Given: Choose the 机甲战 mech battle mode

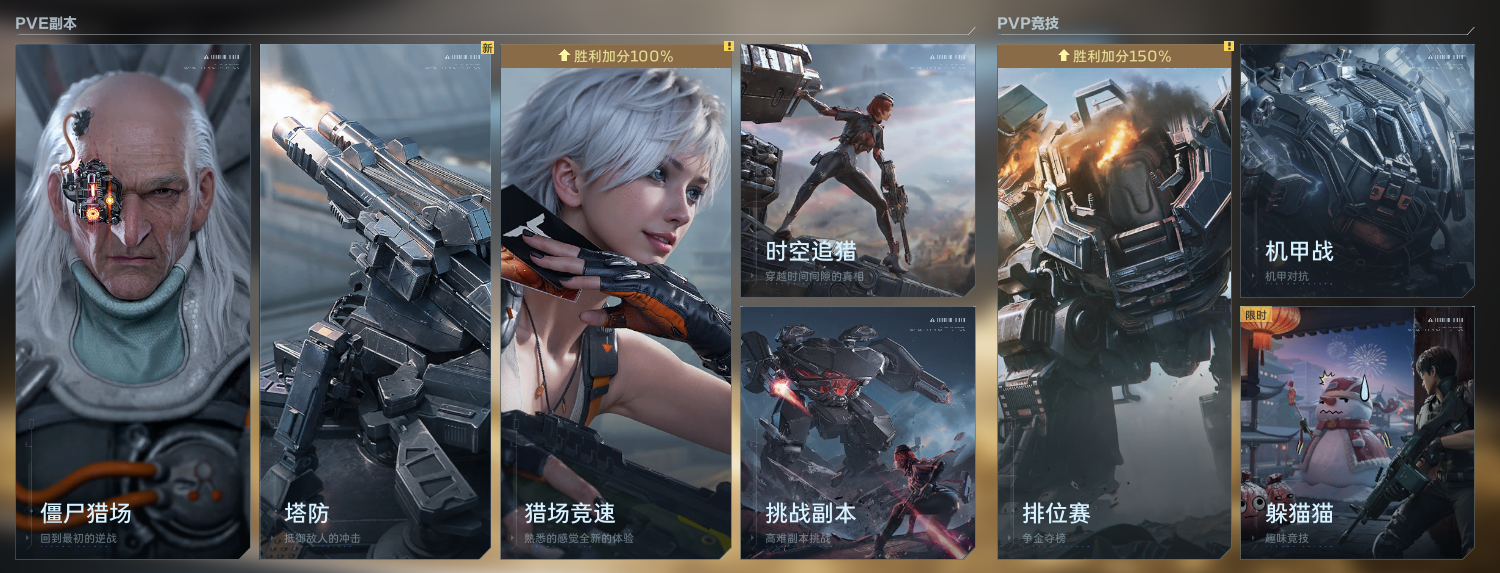Looking at the screenshot, I should pyautogui.click(x=1357, y=170).
